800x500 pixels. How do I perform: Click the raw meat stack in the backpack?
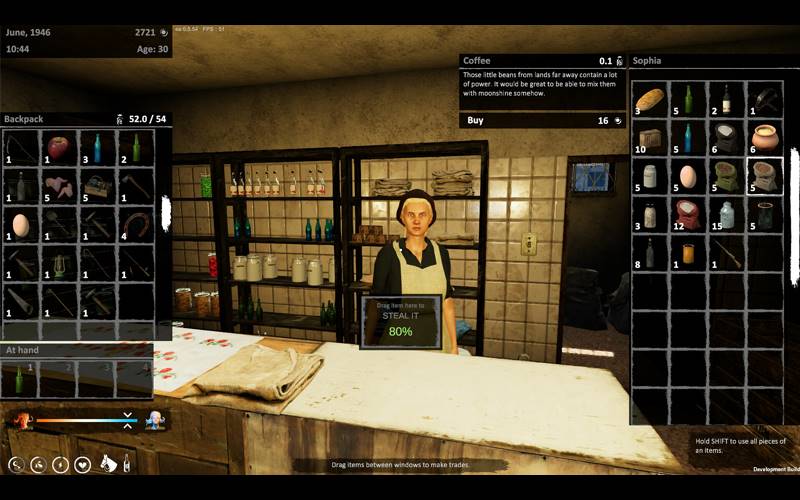(x=59, y=186)
